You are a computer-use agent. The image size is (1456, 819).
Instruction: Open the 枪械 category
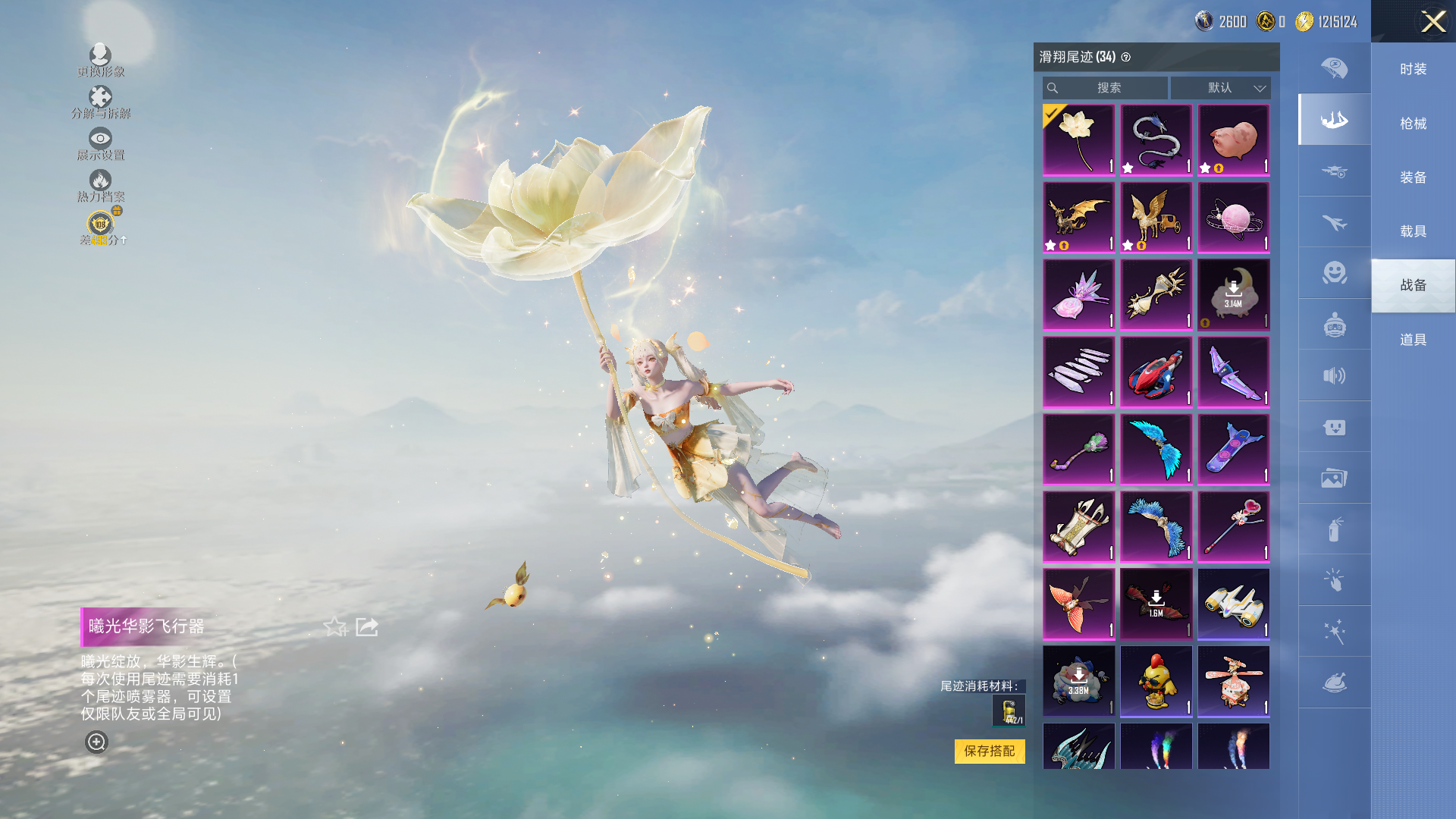click(1413, 124)
